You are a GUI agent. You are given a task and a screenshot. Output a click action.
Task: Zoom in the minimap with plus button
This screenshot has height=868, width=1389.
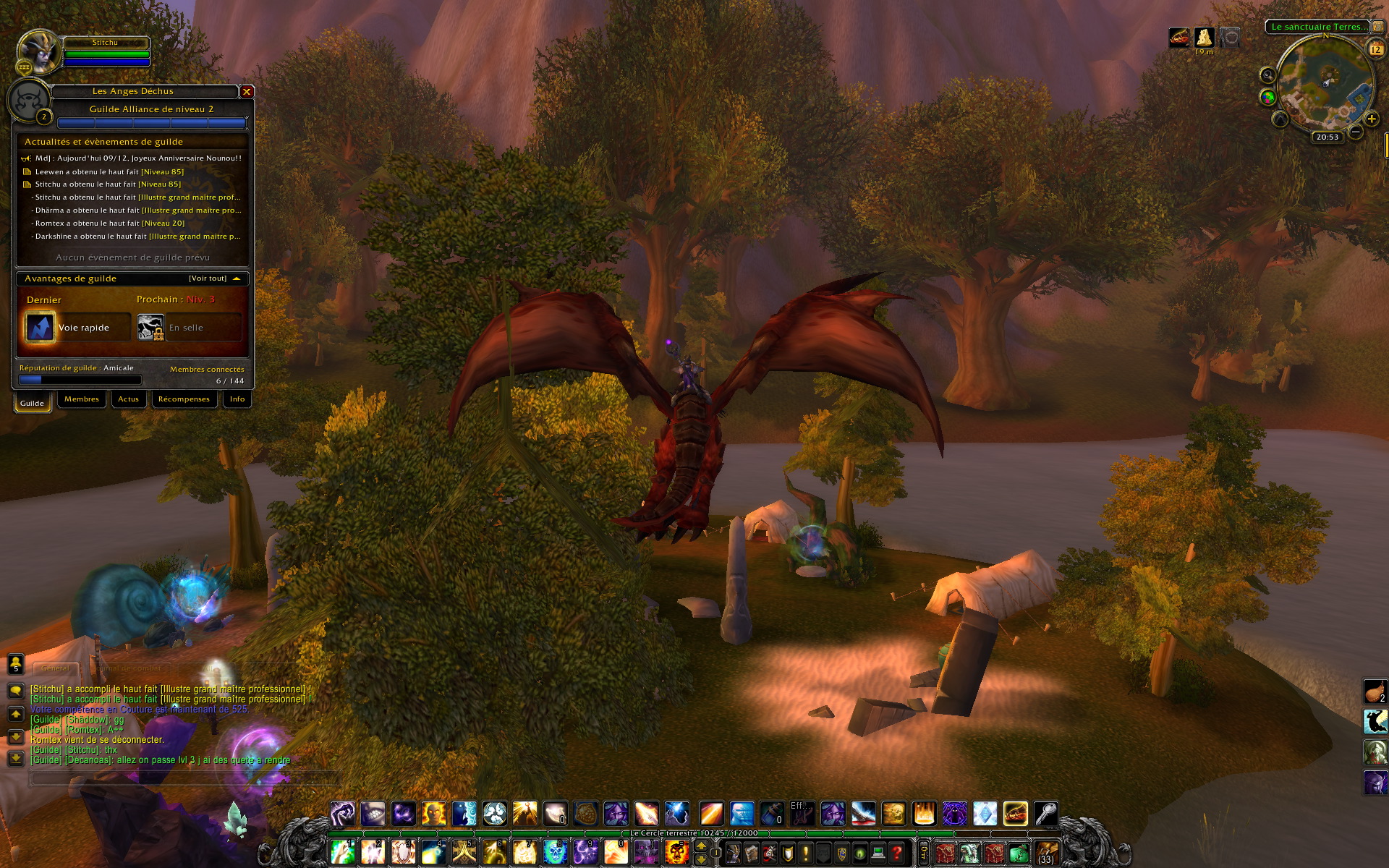[x=1371, y=119]
